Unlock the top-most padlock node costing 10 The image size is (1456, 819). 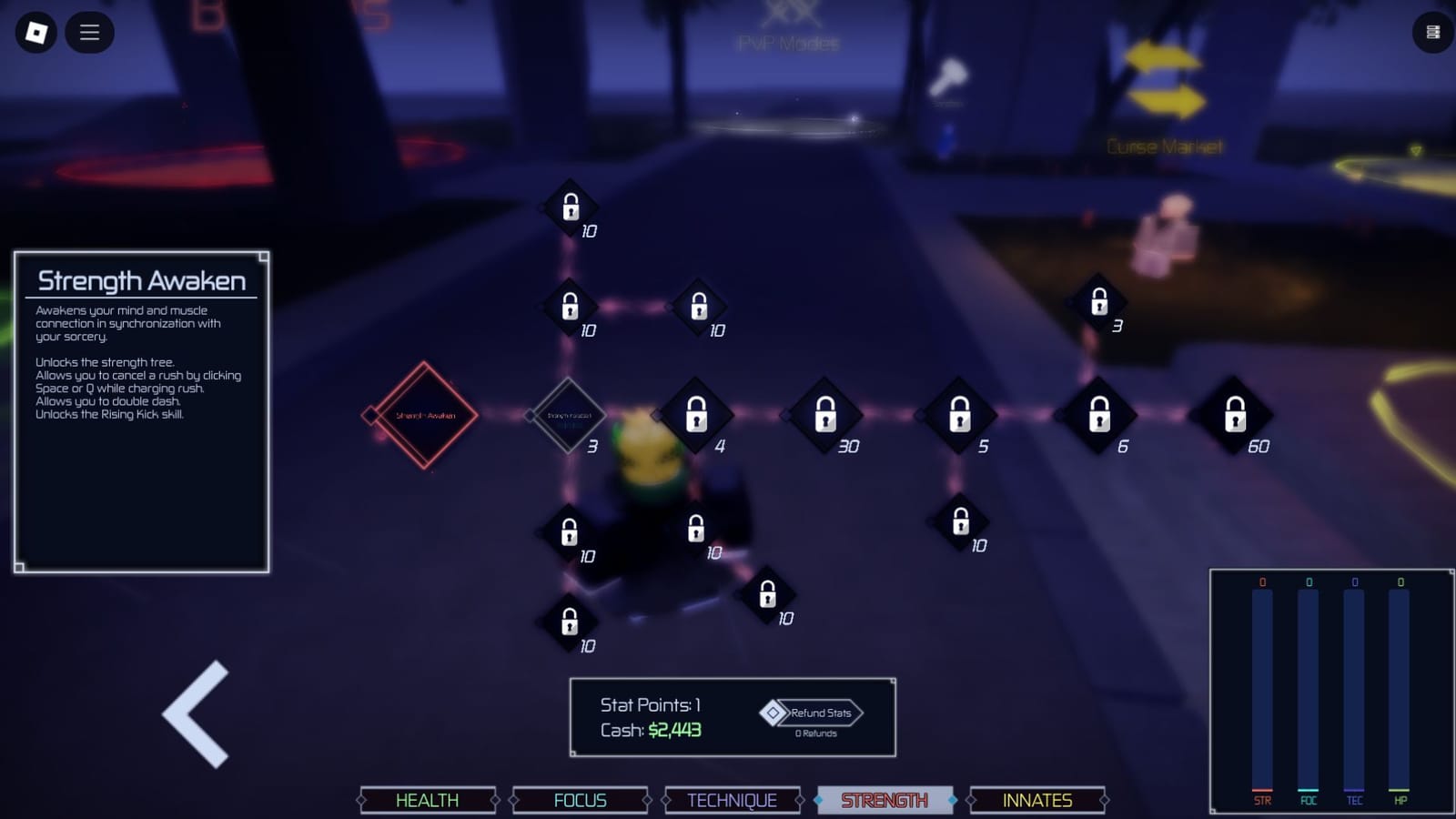[x=571, y=207]
